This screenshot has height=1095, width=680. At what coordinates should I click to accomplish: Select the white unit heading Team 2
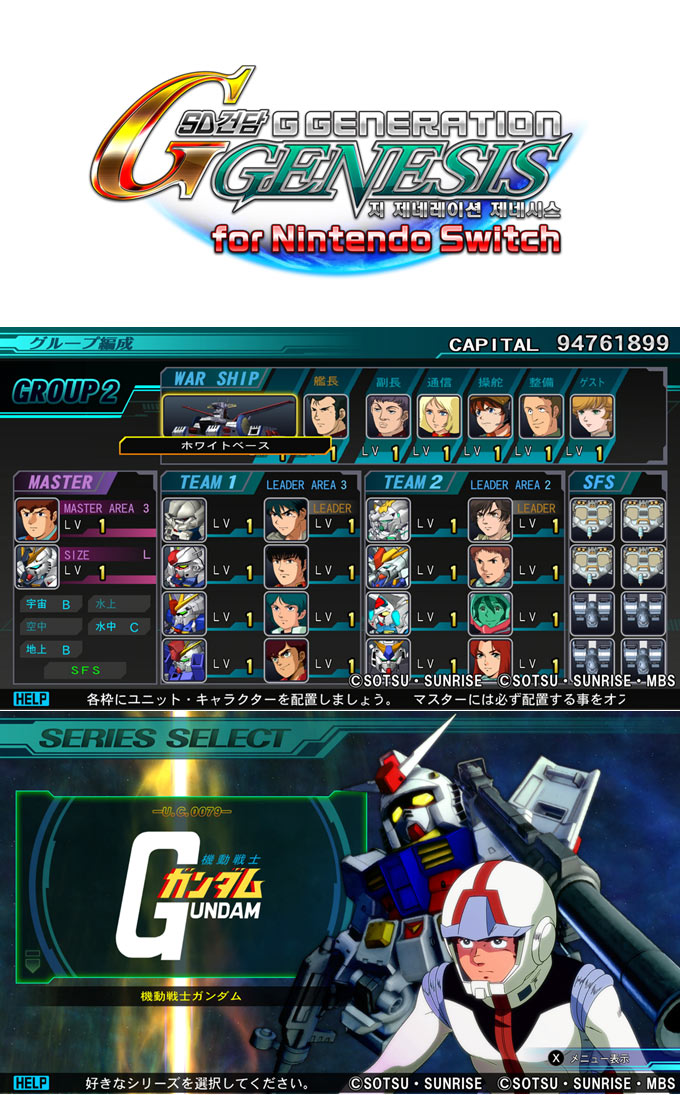click(388, 519)
